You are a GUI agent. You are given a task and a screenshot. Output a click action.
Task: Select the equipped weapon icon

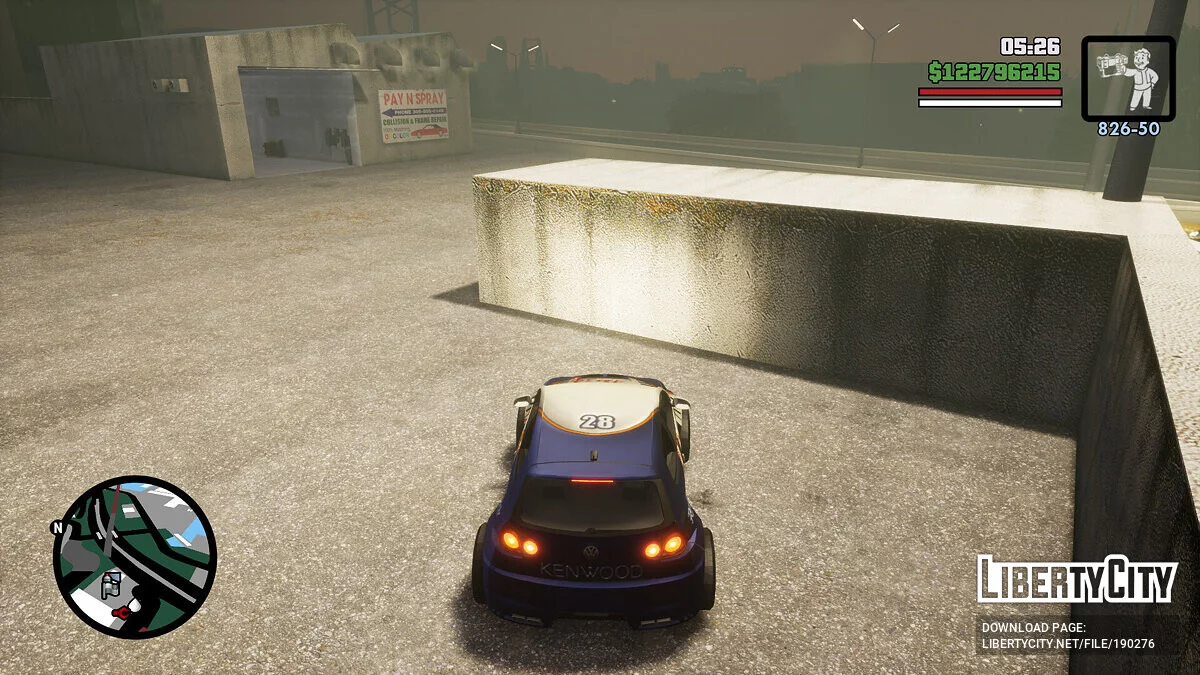[1128, 79]
